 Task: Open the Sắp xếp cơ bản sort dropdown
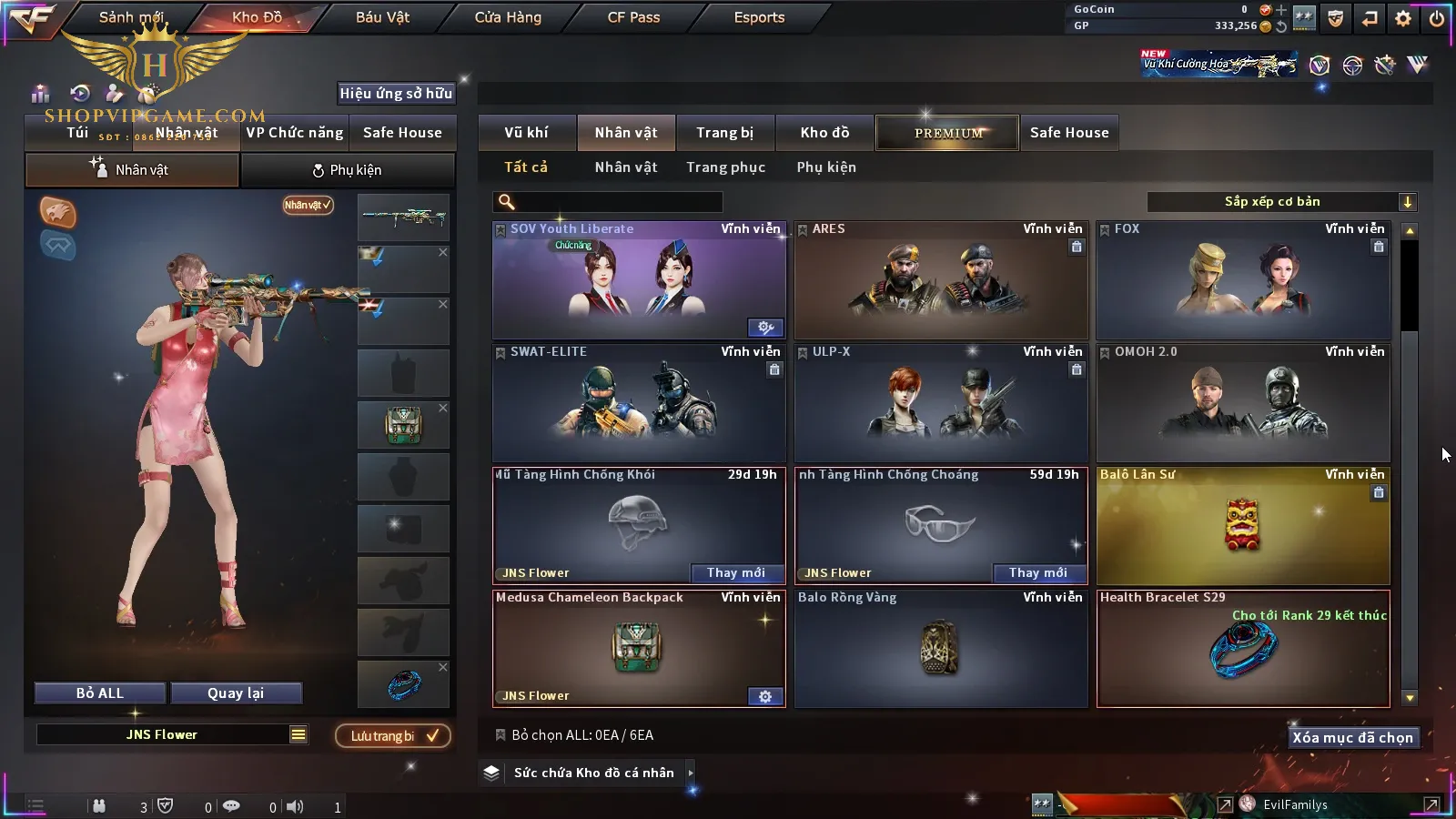pos(1281,202)
